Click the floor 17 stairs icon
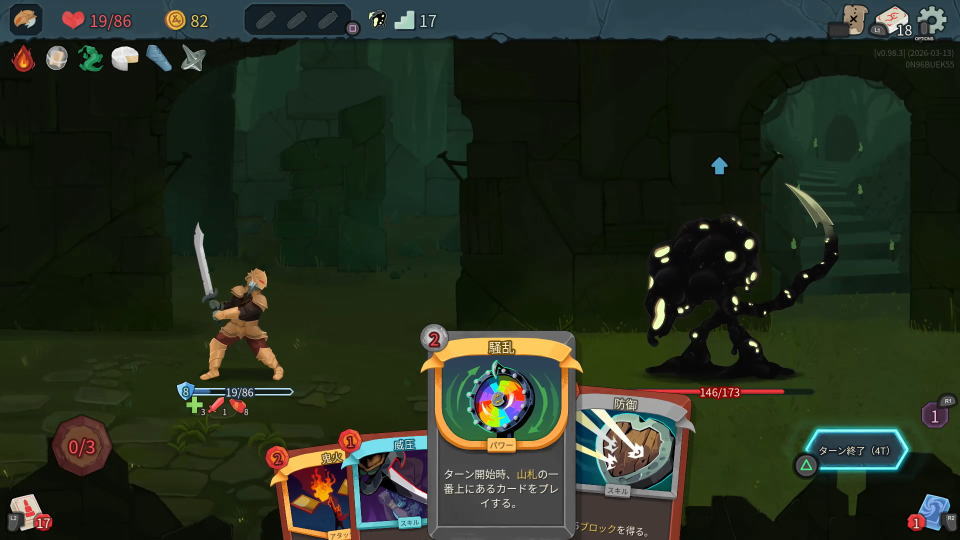This screenshot has width=960, height=540. click(404, 20)
